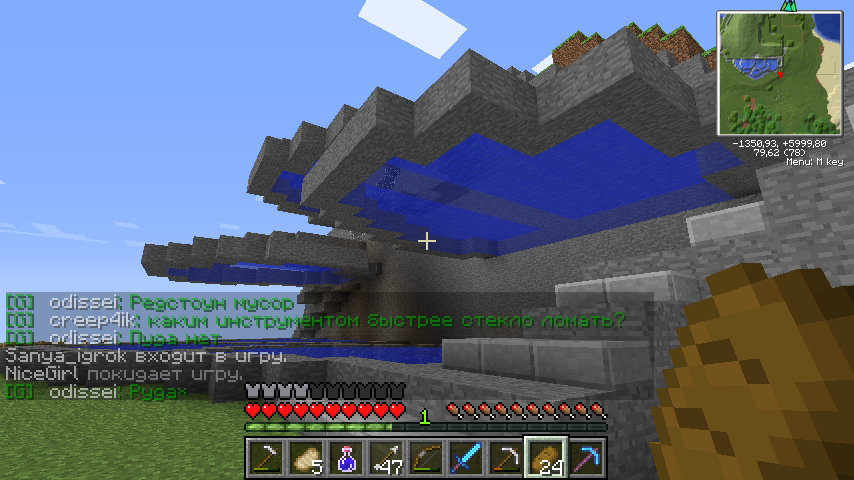Image resolution: width=854 pixels, height=480 pixels.
Task: Select the highlighted stack of 24 items
Action: pos(546,459)
